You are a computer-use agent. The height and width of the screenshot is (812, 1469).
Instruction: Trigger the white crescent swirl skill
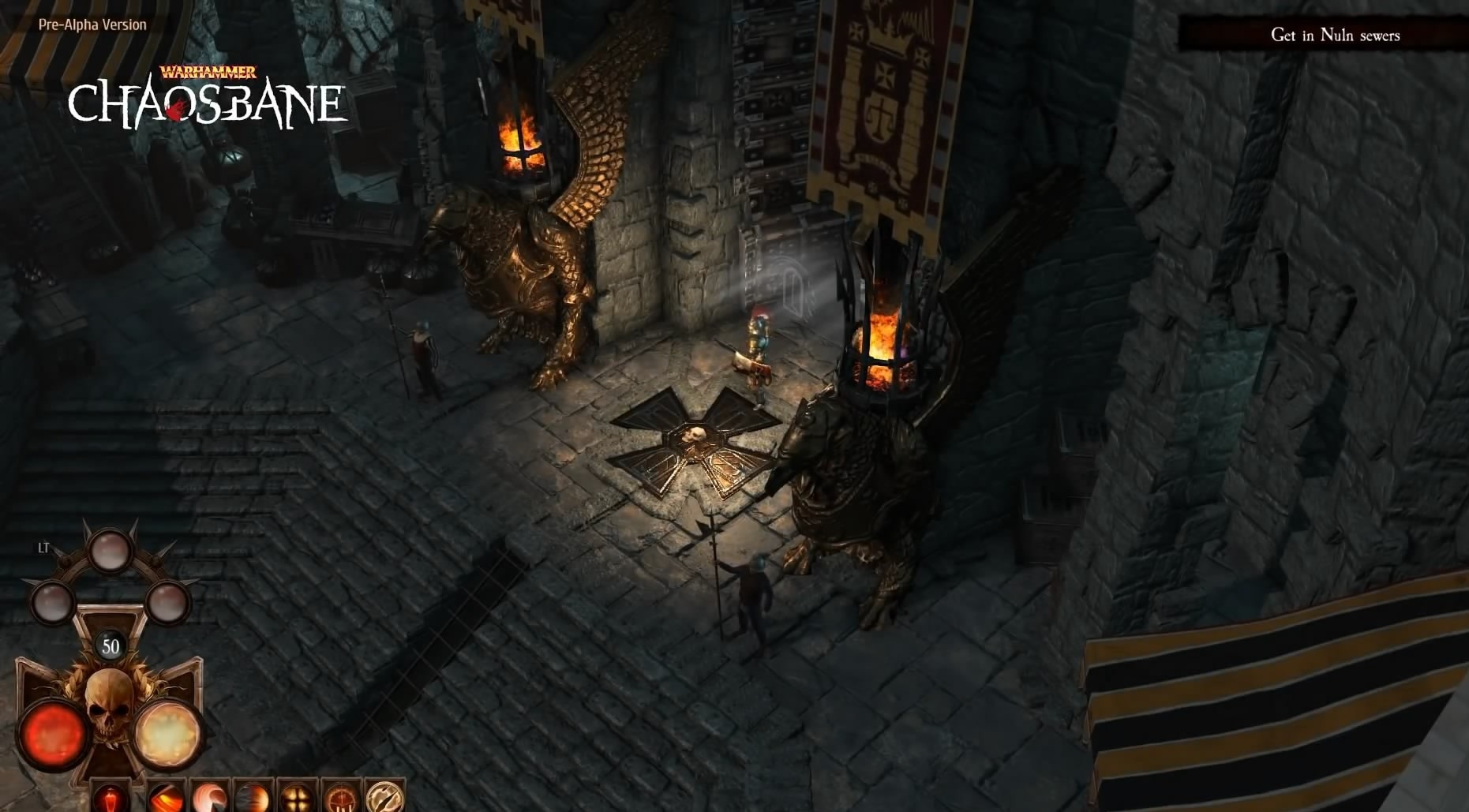pos(210,797)
